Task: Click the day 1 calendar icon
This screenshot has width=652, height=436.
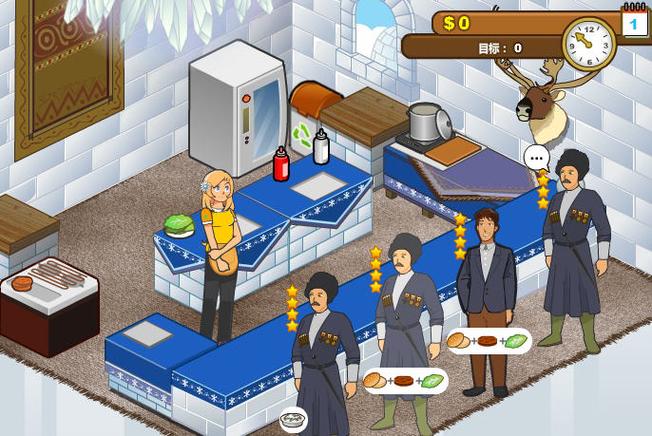Action: tap(634, 22)
